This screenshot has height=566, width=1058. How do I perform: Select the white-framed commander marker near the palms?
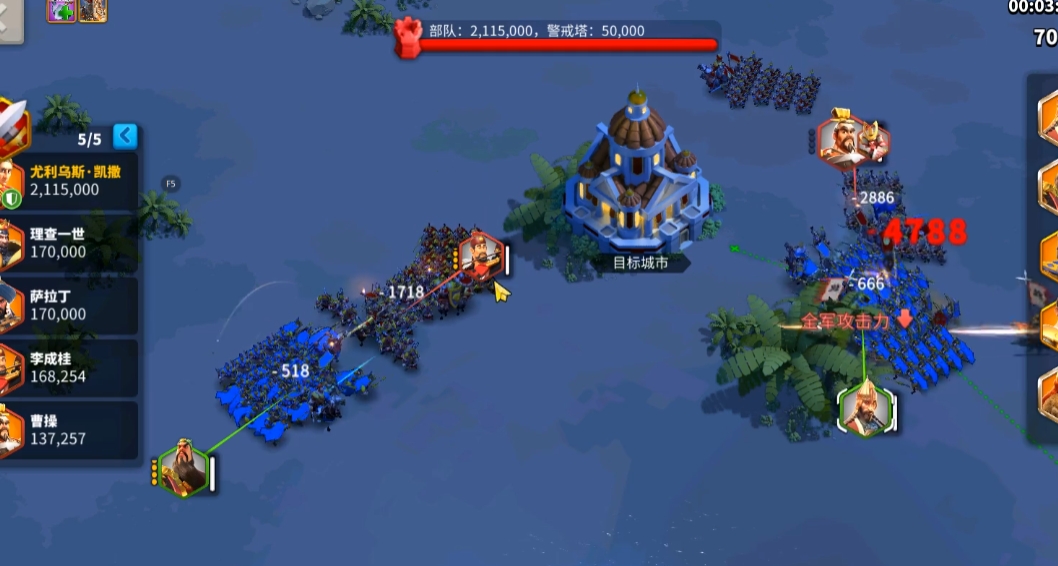pyautogui.click(x=864, y=409)
